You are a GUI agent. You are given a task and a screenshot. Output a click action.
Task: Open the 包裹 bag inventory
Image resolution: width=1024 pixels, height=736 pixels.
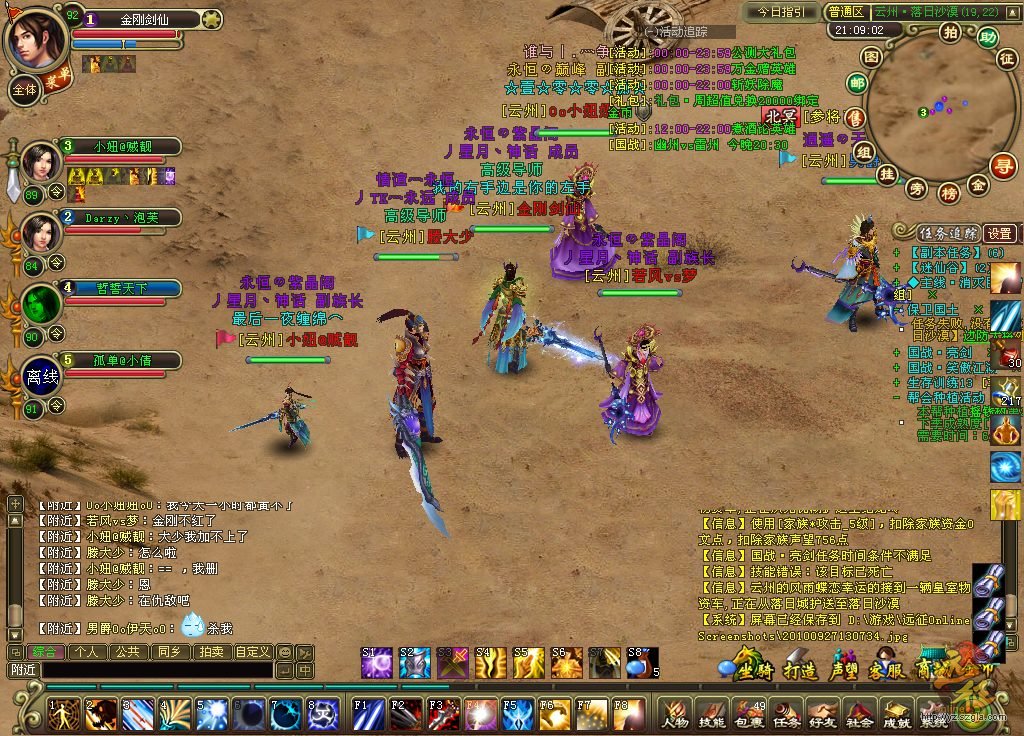tap(749, 714)
